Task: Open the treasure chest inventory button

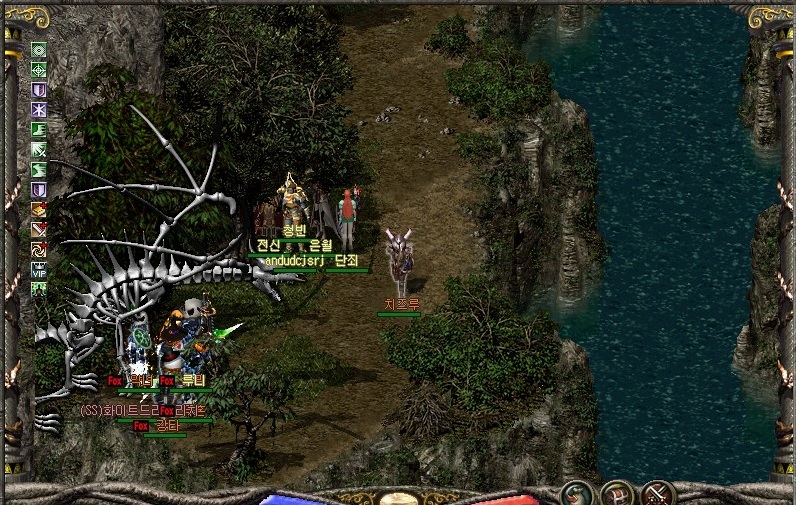Action: [616, 493]
